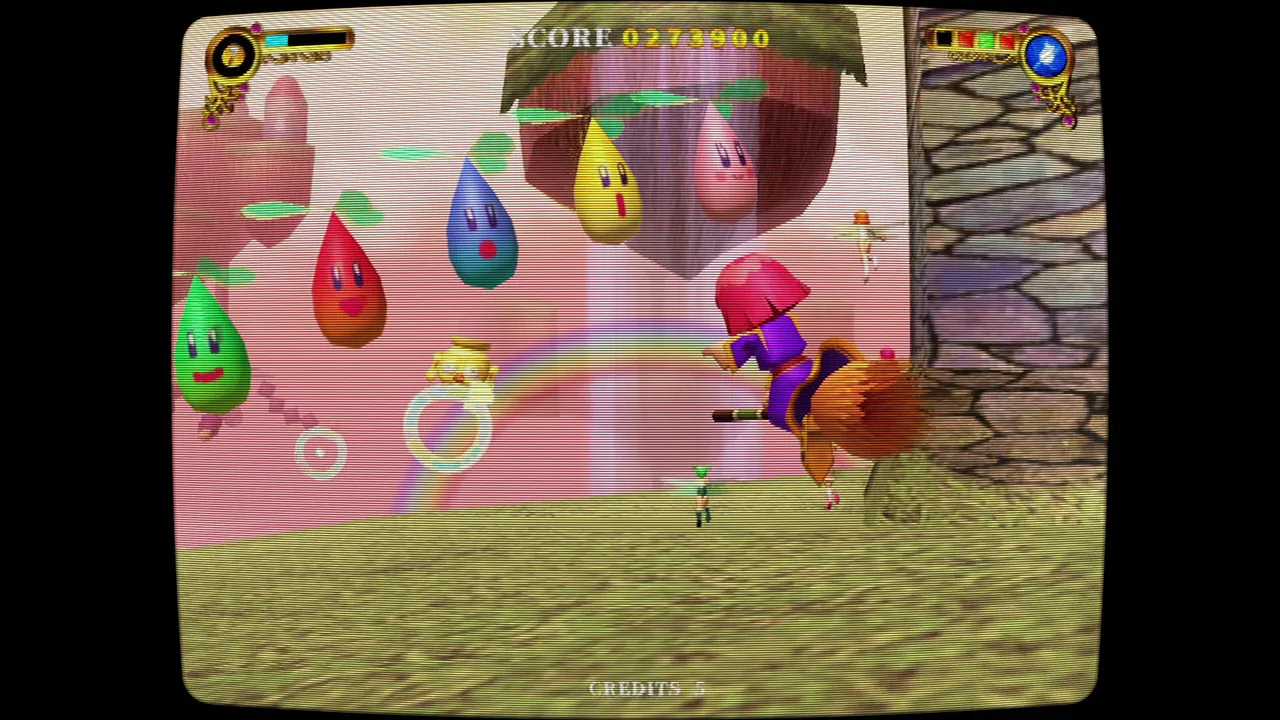Screen dimensions: 1280x720
Task: Click the circular targeting reticle on the left
Action: [320, 452]
